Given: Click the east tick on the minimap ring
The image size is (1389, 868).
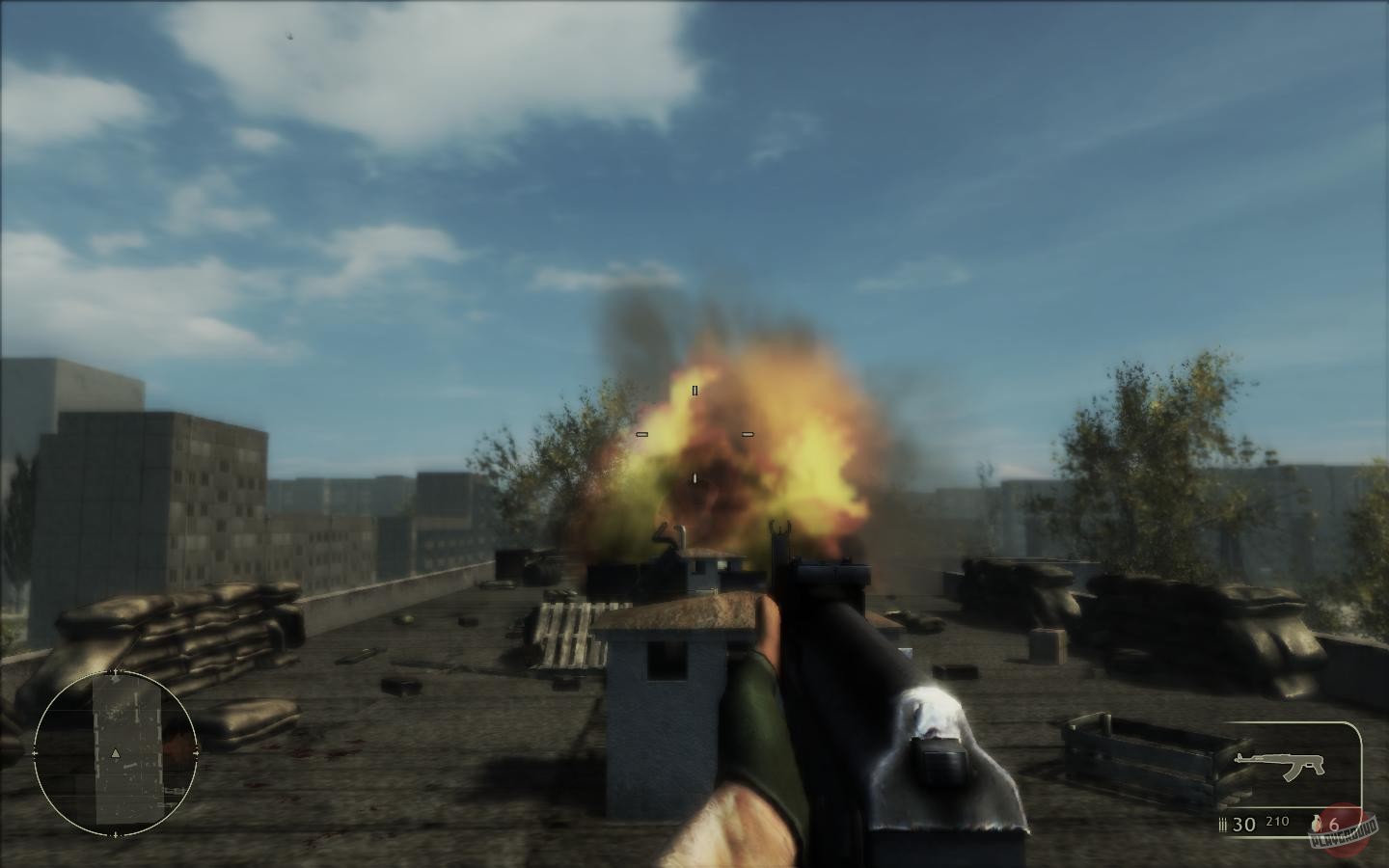Looking at the screenshot, I should pyautogui.click(x=197, y=751).
